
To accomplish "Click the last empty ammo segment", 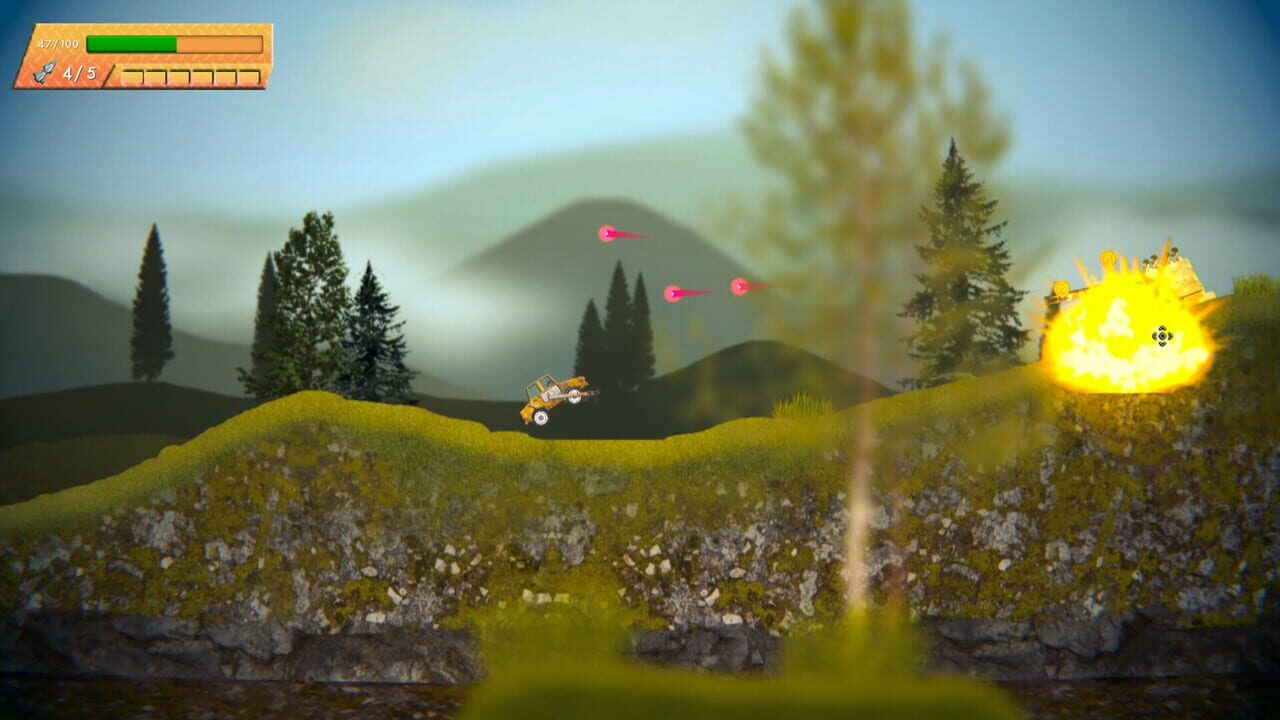I will pos(249,74).
